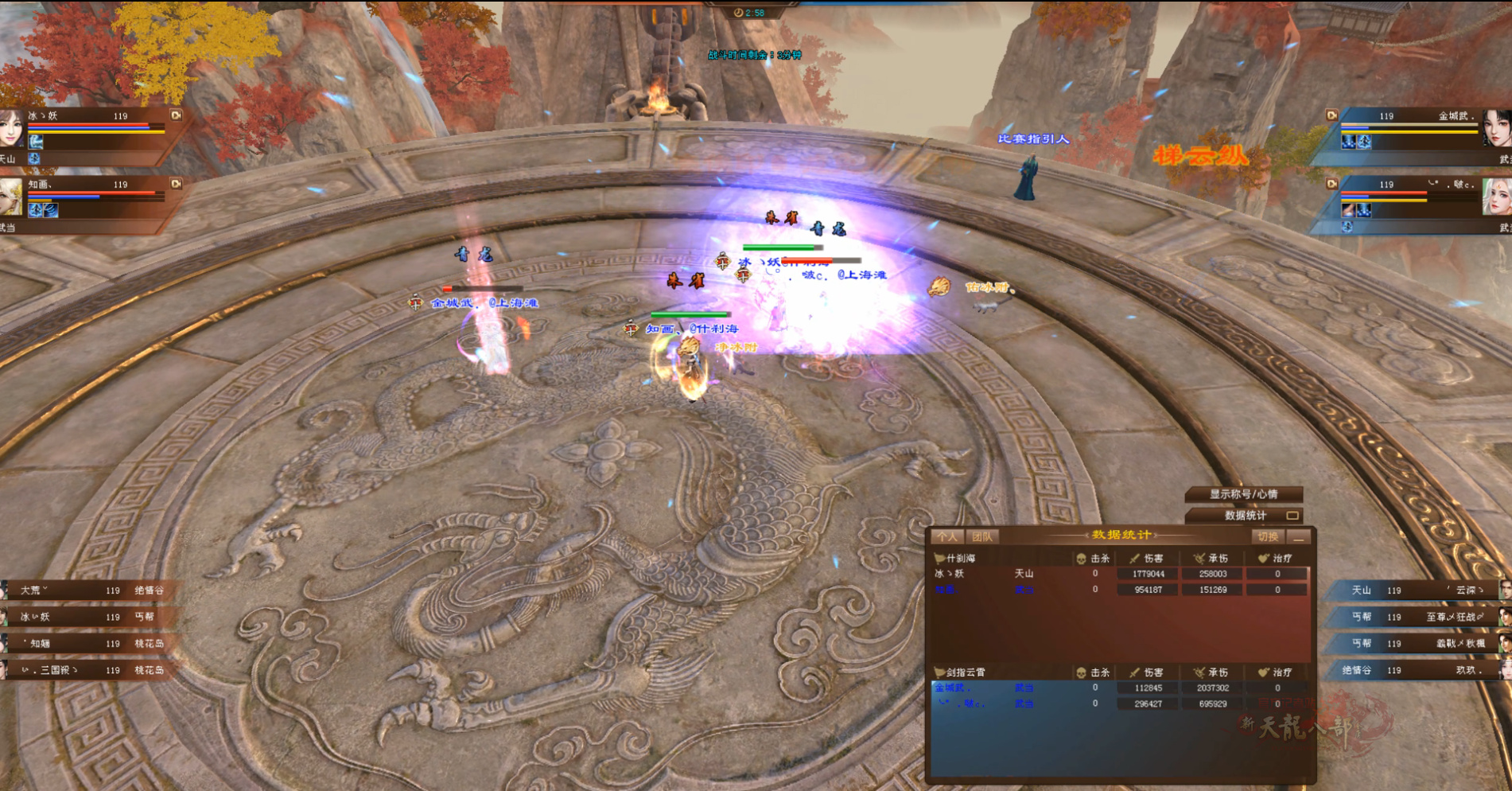Click the 切换 button in the stats panel
The width and height of the screenshot is (1512, 791).
1268,537
